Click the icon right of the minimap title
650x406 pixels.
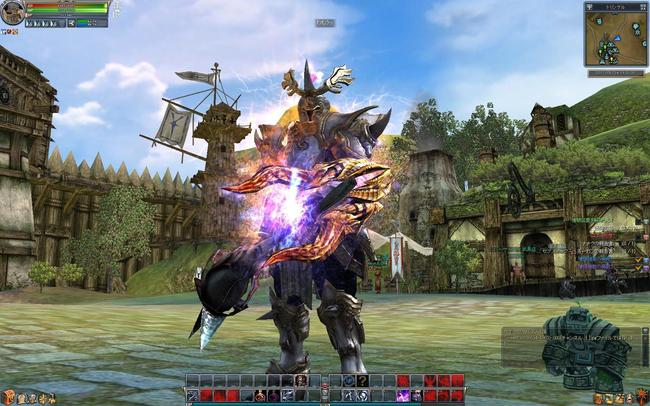coord(641,6)
